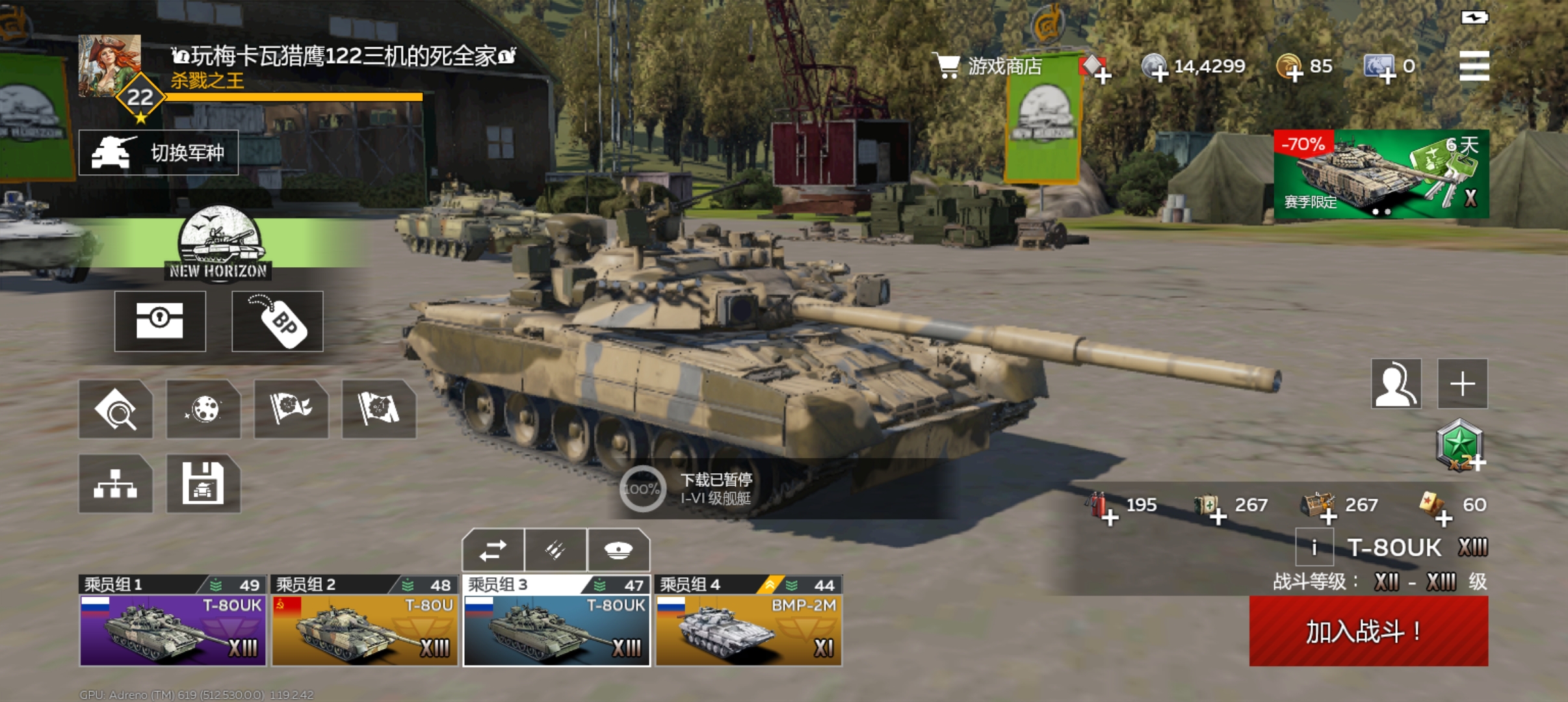1568x702 pixels.
Task: Add a squad member with plus button
Action: pos(1462,383)
